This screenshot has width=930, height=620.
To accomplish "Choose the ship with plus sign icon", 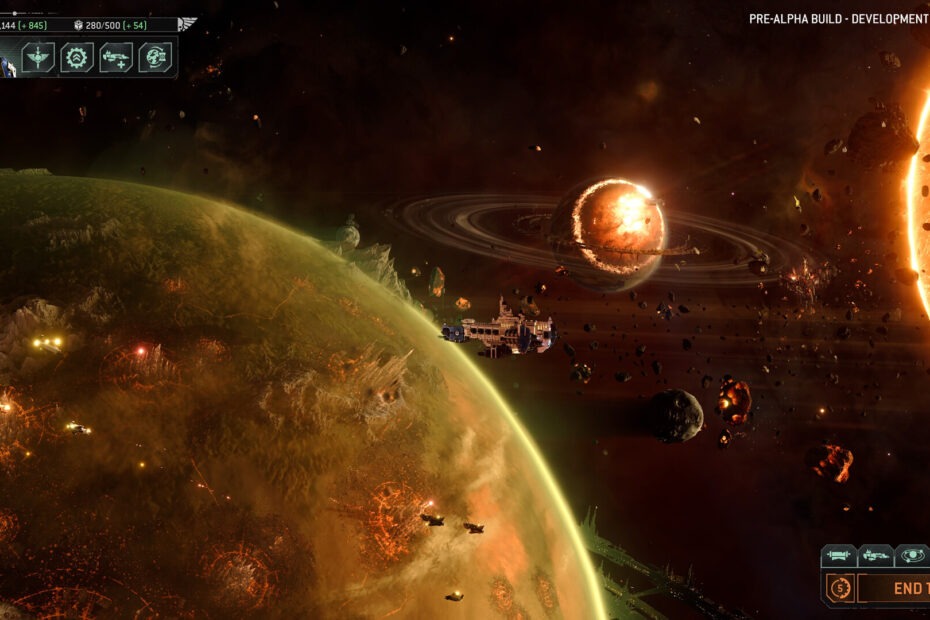I will (x=116, y=57).
